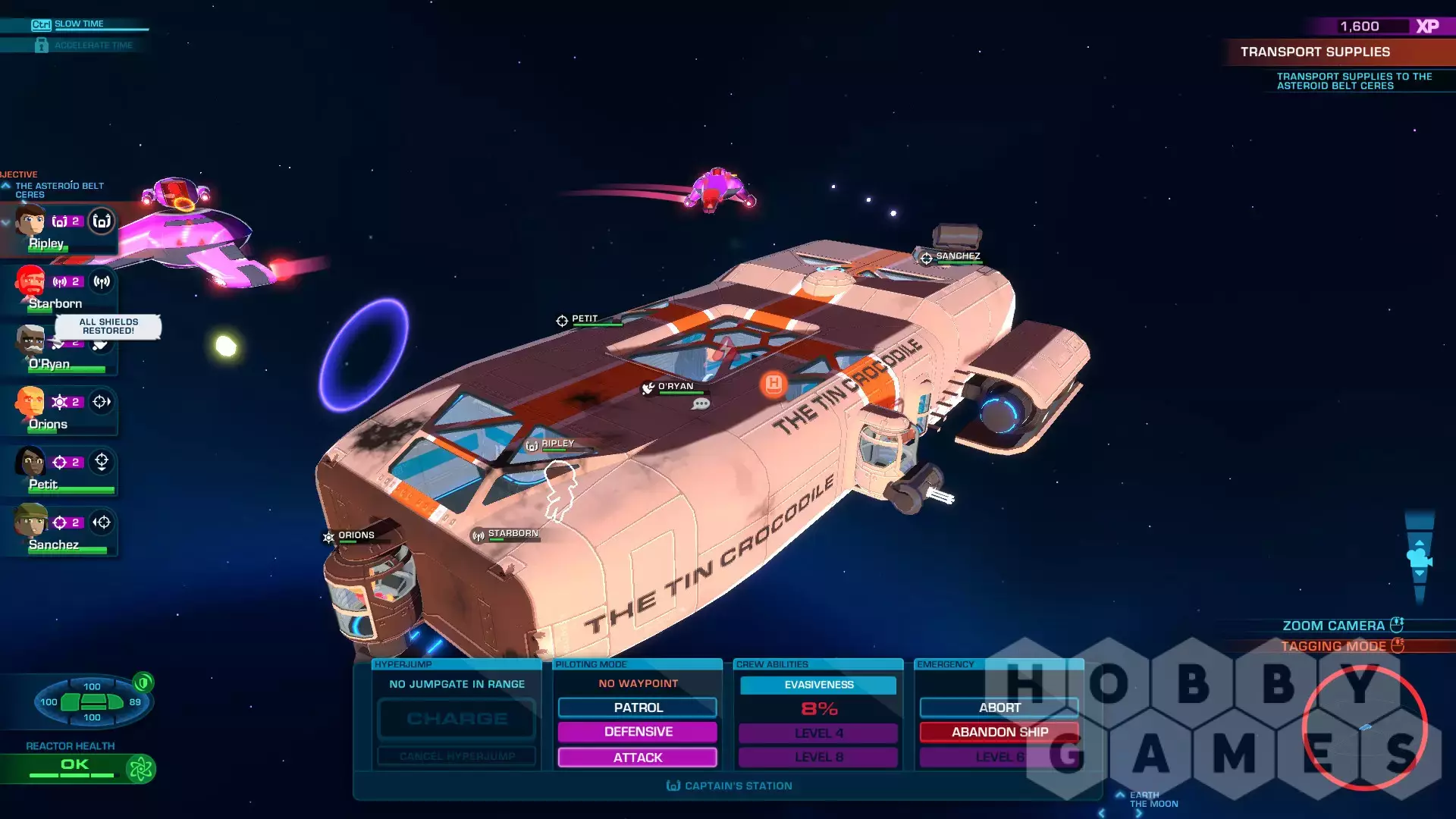Choose O'Ryan from the crew list
The height and width of the screenshot is (819, 1456).
coord(30,343)
